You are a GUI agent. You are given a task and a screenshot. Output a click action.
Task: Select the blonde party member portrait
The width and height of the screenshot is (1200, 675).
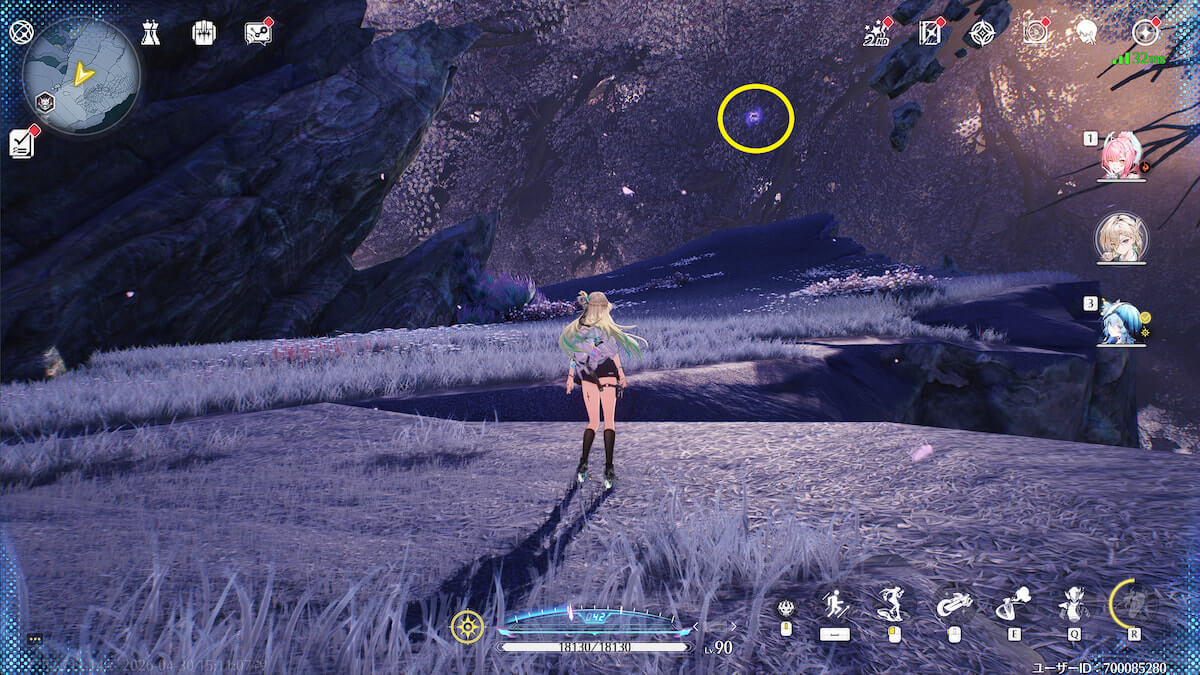[1121, 238]
